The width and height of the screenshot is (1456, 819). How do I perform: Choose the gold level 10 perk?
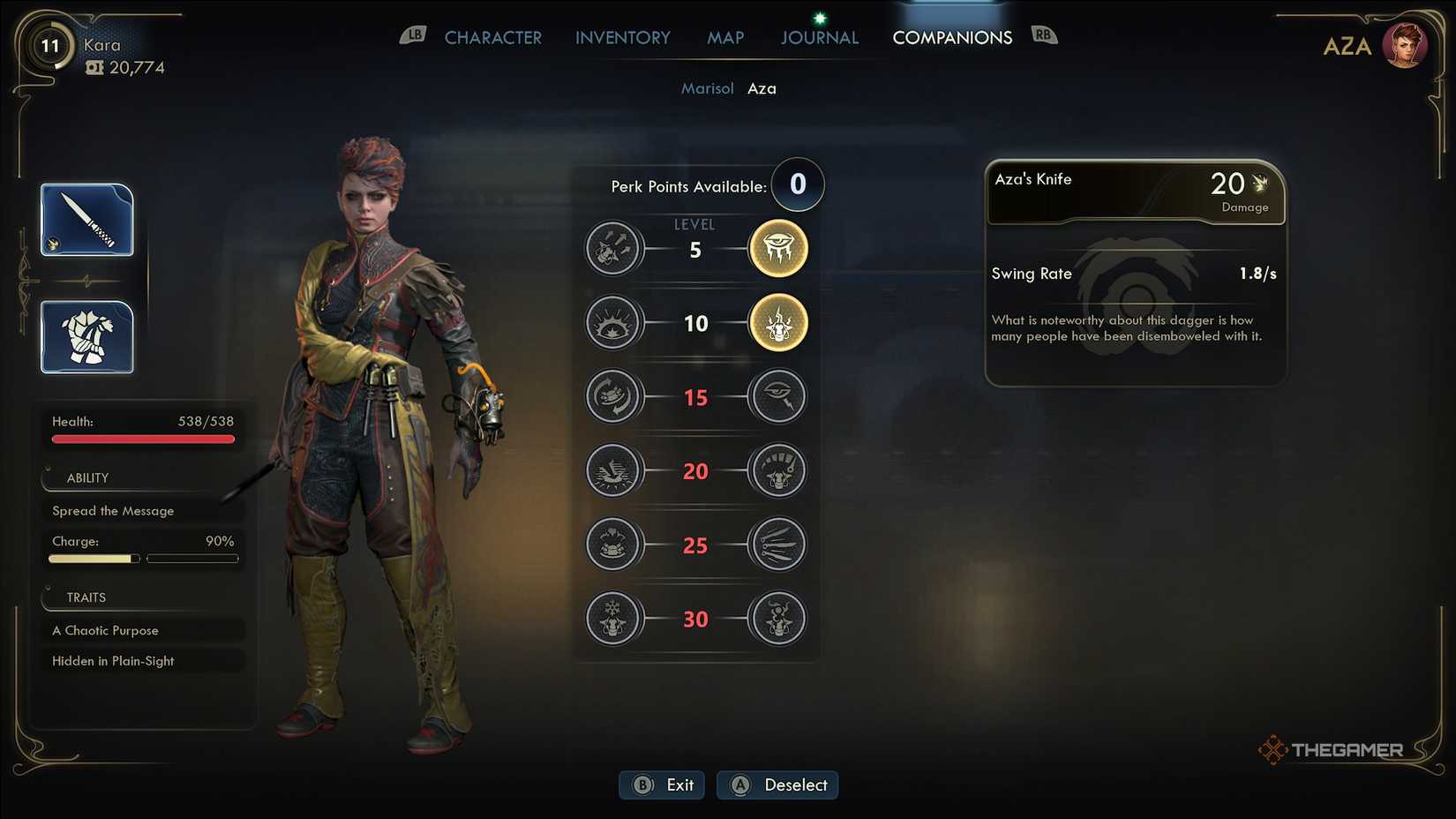click(778, 323)
